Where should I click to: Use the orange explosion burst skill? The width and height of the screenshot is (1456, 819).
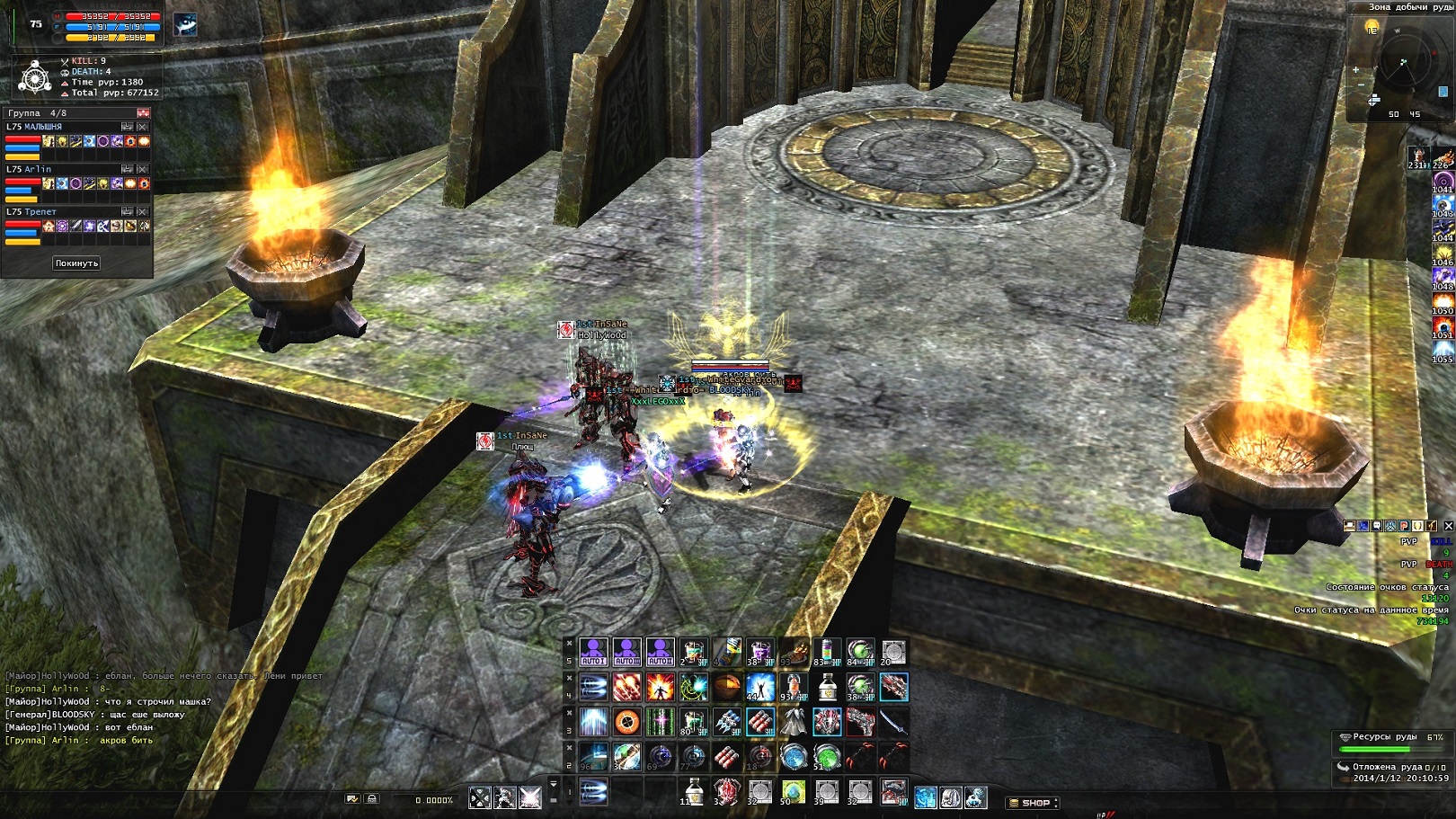(660, 688)
